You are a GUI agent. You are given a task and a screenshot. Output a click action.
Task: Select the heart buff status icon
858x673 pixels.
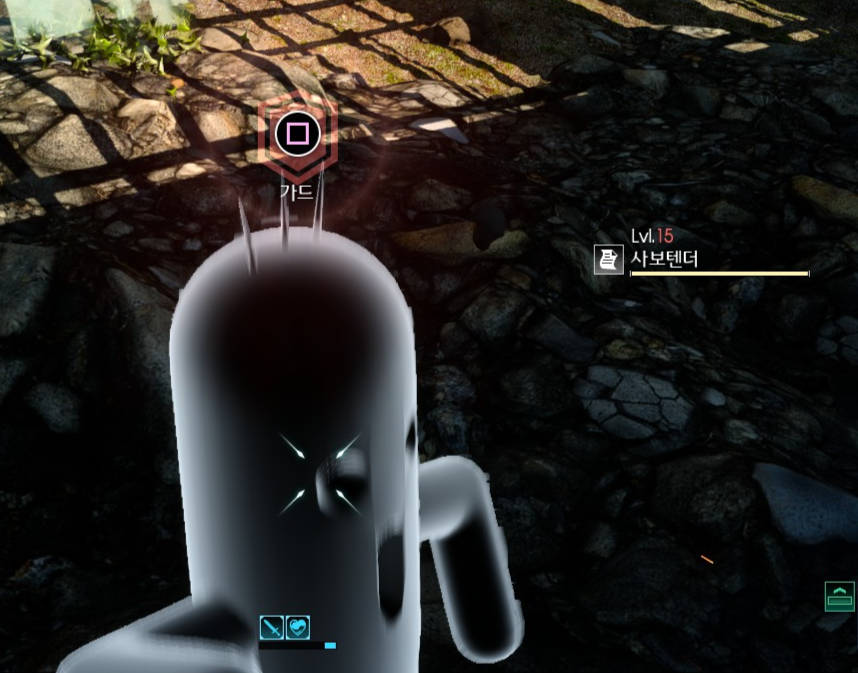click(298, 628)
